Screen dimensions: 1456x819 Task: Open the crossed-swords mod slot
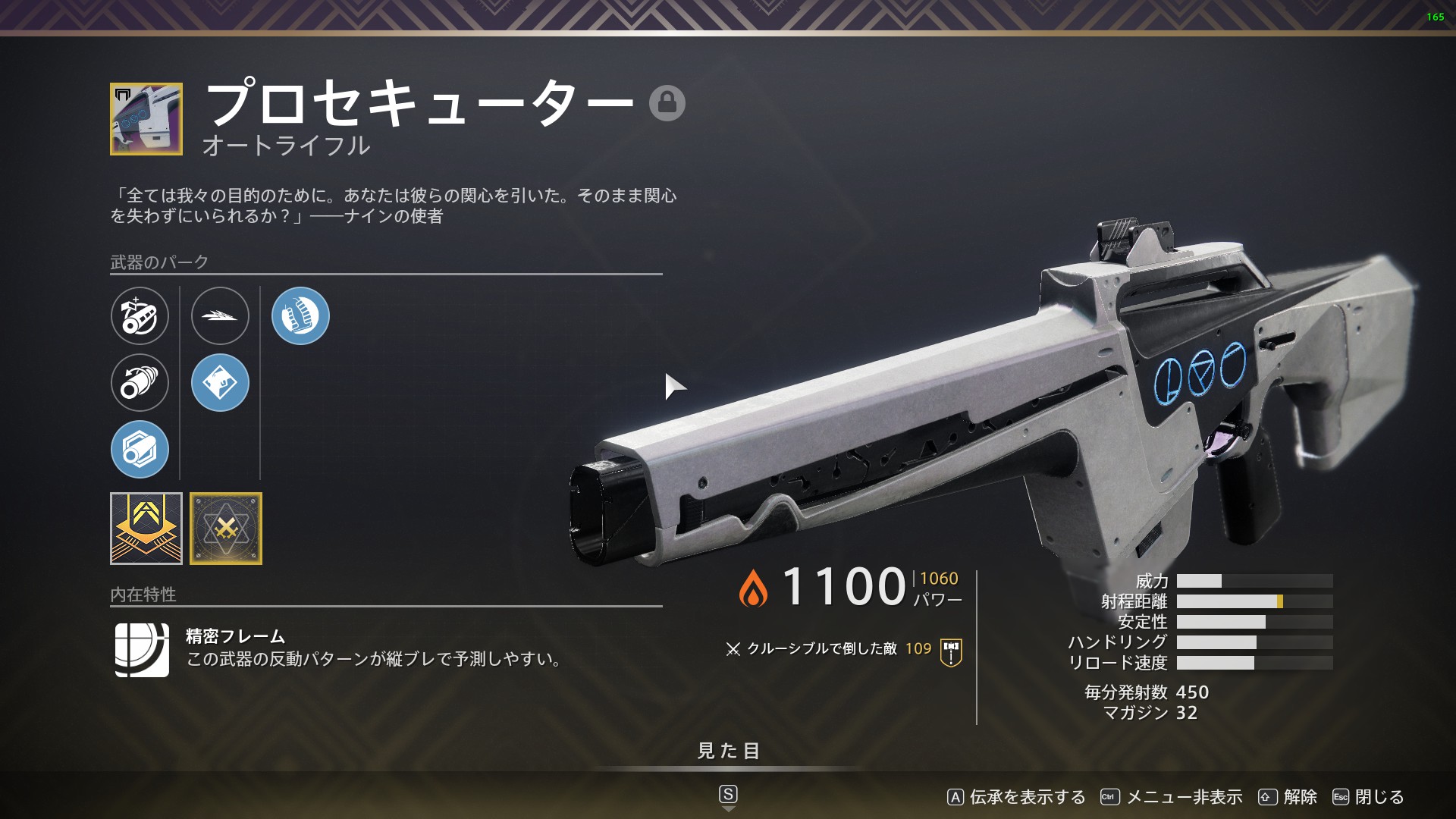226,529
